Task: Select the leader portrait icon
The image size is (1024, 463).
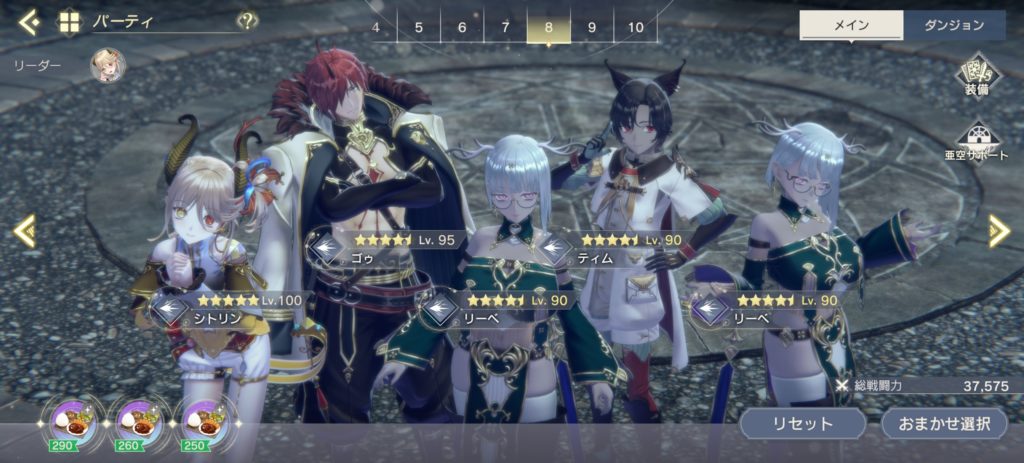Action: 107,66
